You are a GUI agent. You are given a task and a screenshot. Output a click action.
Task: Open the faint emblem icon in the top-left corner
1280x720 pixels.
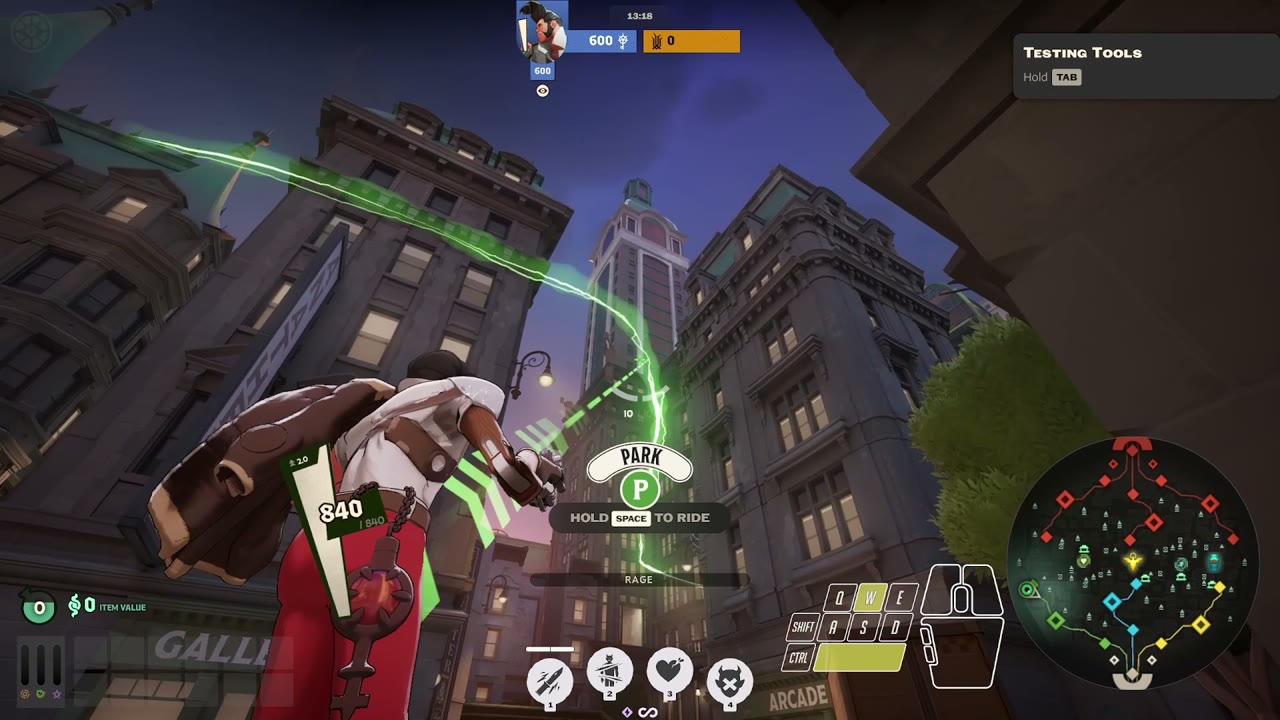[x=29, y=30]
